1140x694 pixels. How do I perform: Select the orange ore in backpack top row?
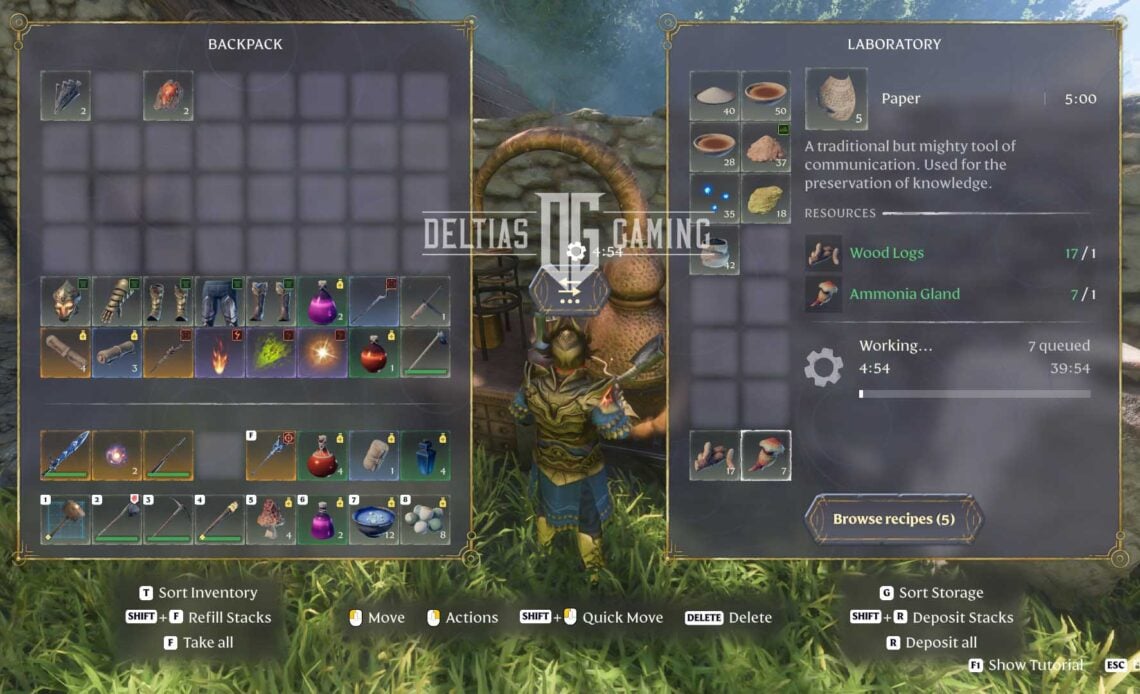click(x=168, y=96)
